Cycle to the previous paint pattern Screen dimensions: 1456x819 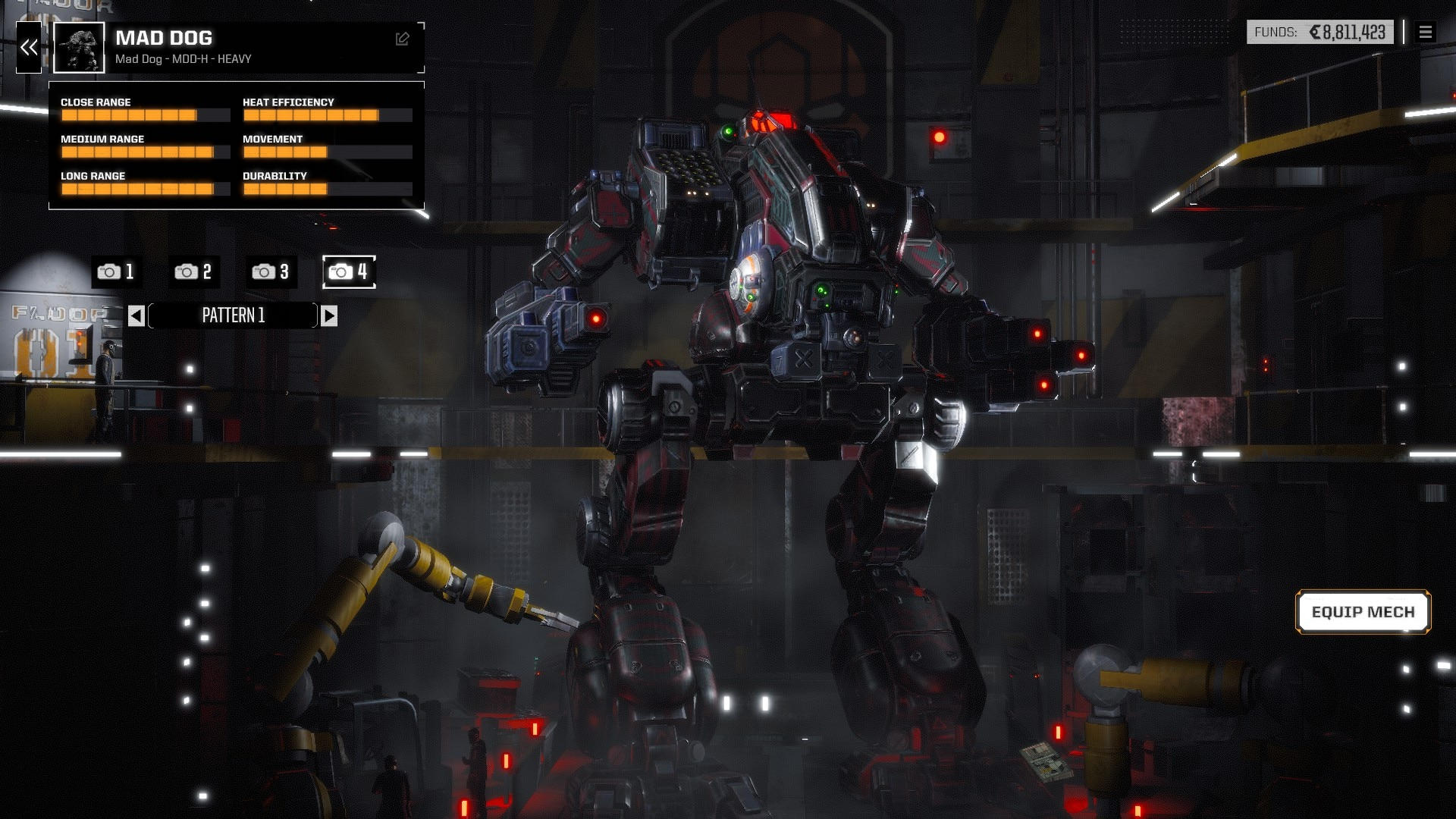pos(136,315)
